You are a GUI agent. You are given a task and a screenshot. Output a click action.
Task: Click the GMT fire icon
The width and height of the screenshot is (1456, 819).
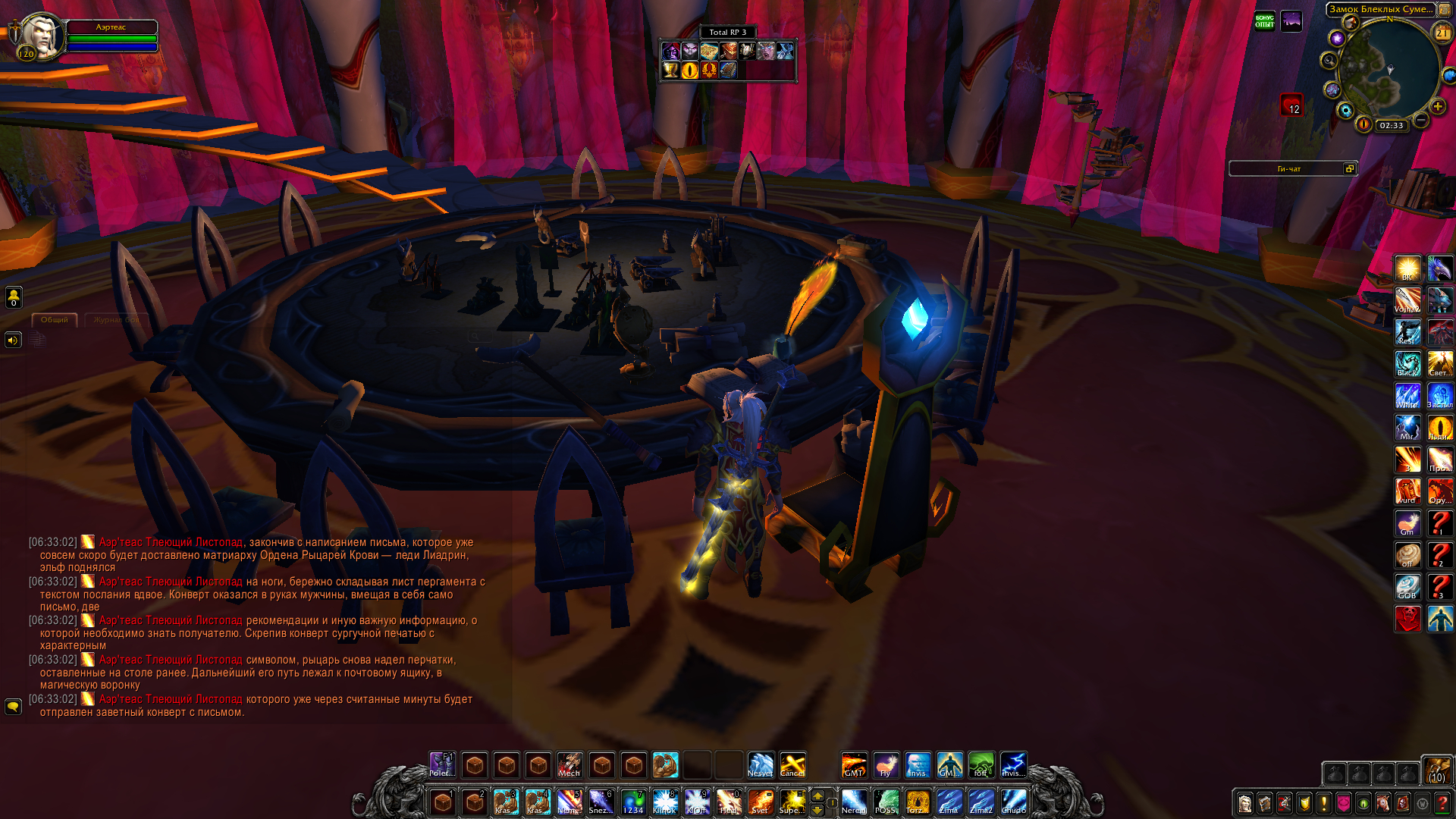pyautogui.click(x=854, y=765)
